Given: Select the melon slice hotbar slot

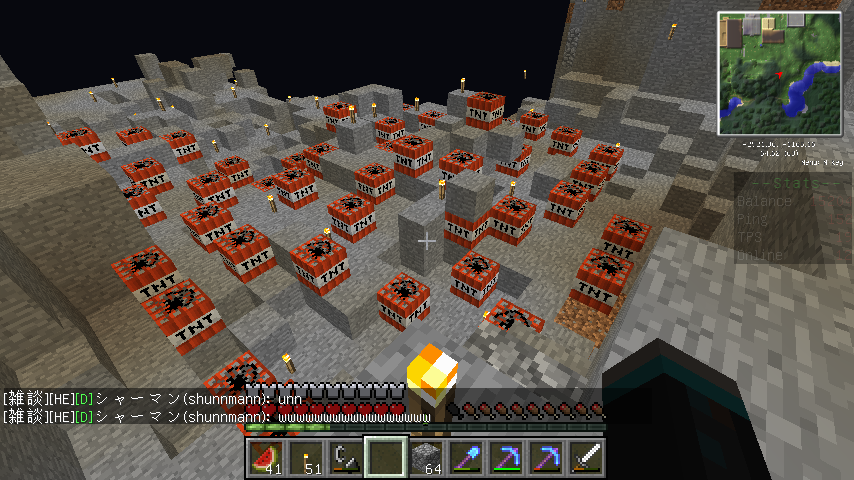Looking at the screenshot, I should [x=265, y=457].
